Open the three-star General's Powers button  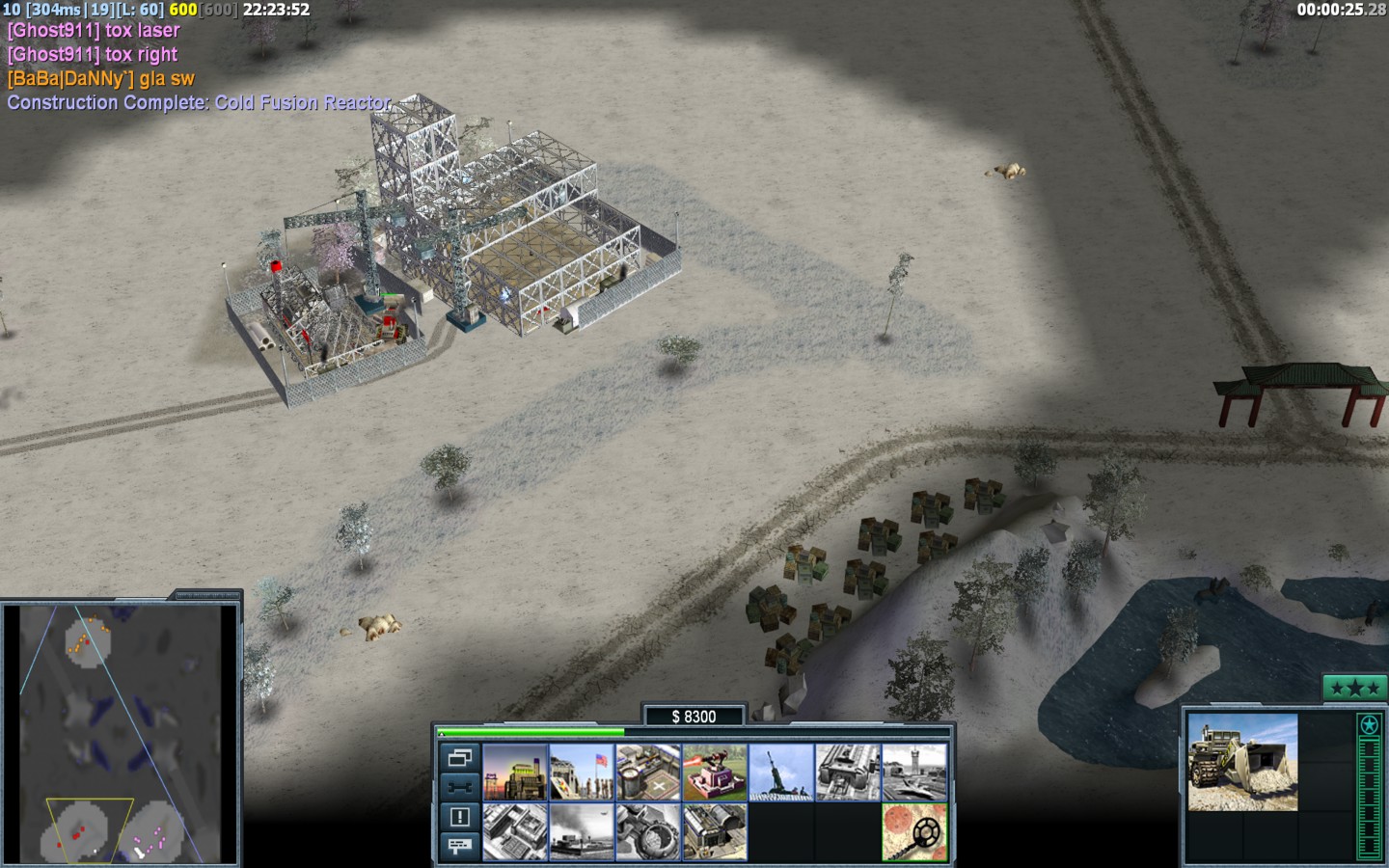[1354, 688]
